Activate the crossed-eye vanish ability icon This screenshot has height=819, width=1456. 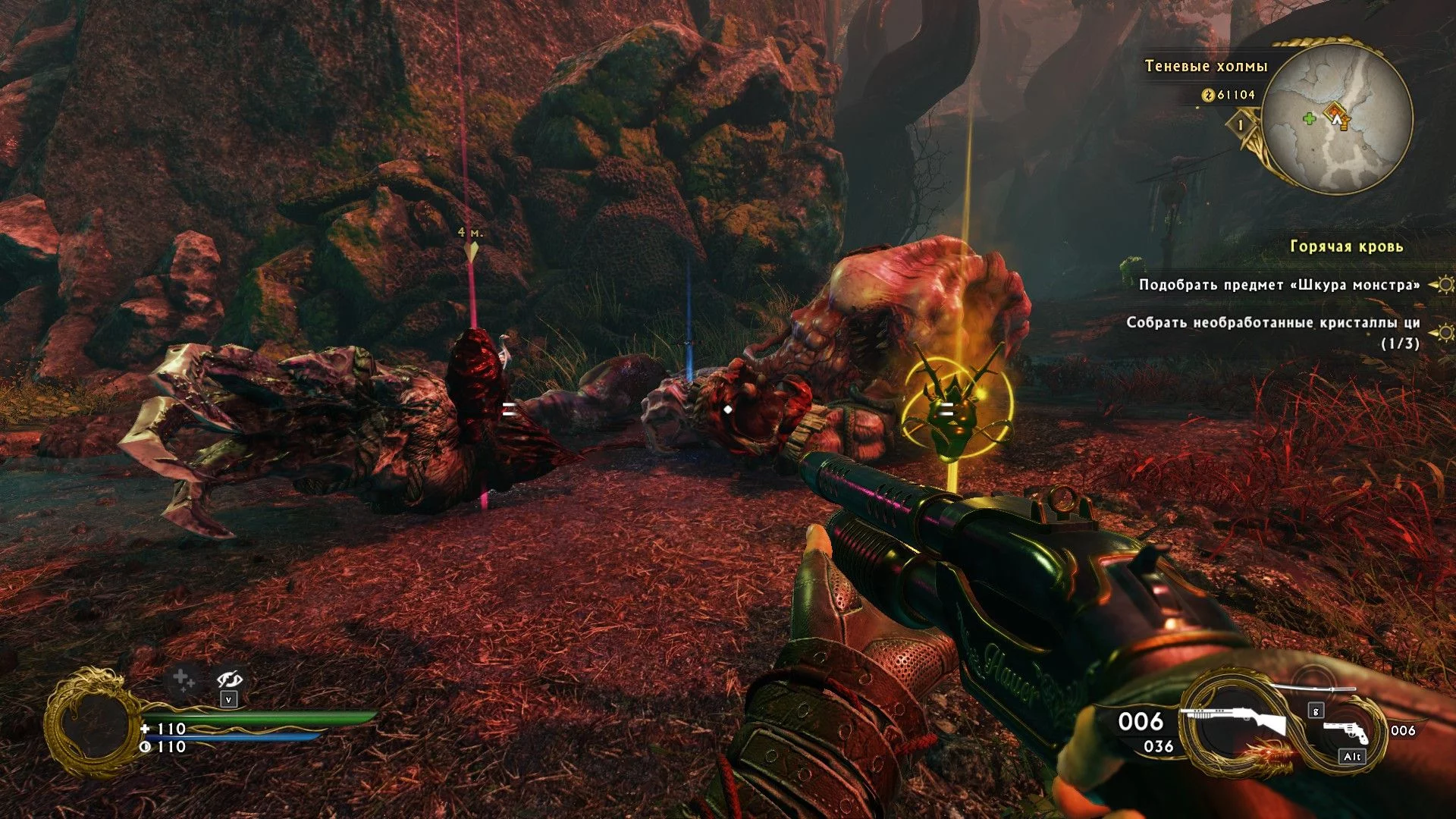click(x=228, y=679)
